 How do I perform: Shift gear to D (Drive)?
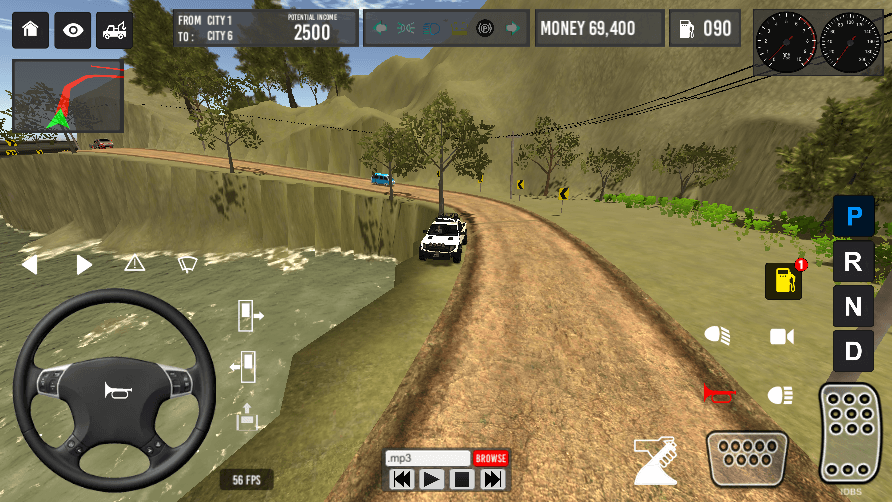coord(853,351)
